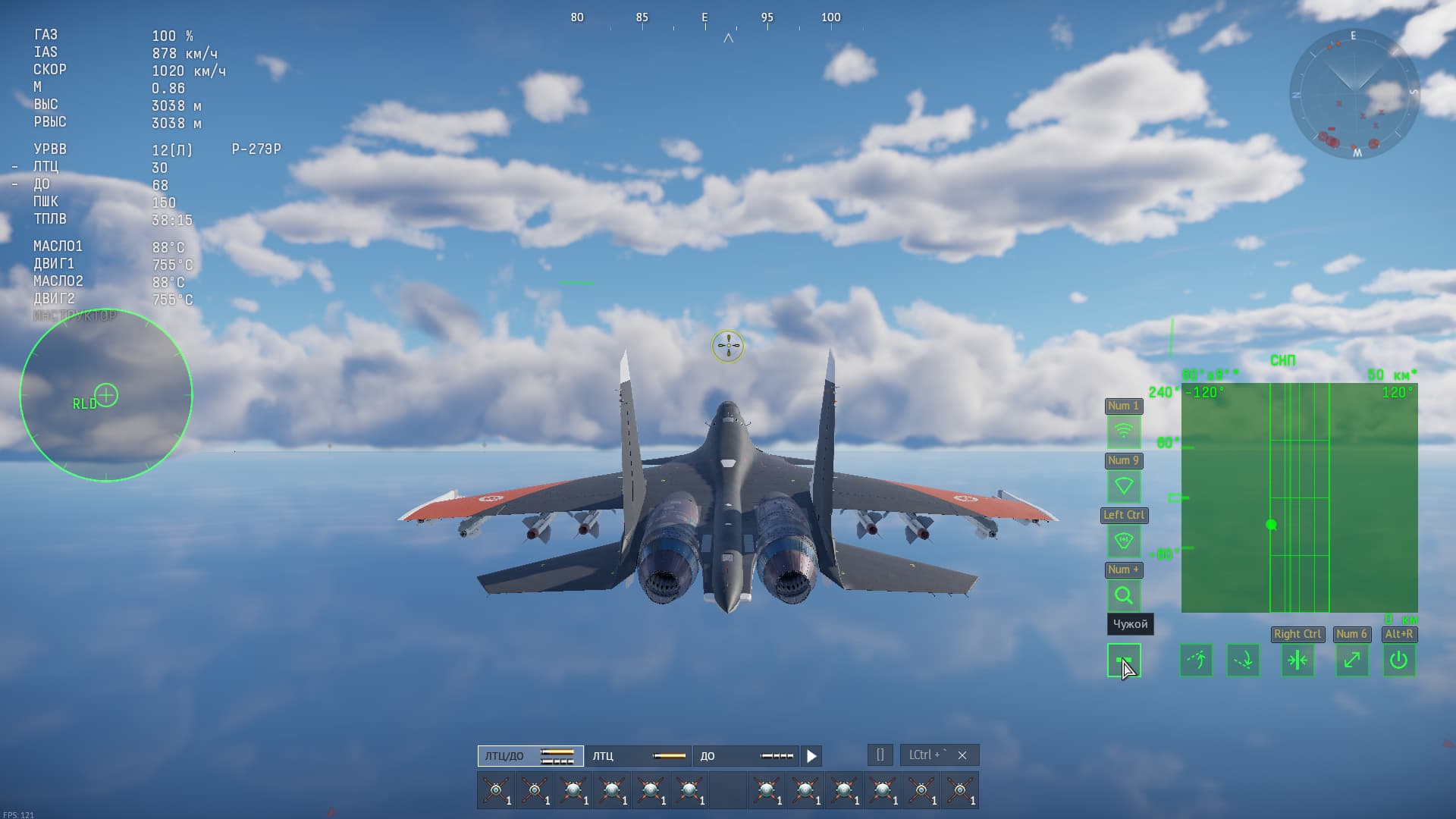Click the descending-target arrow radar icon
The width and height of the screenshot is (1456, 819).
click(1244, 661)
